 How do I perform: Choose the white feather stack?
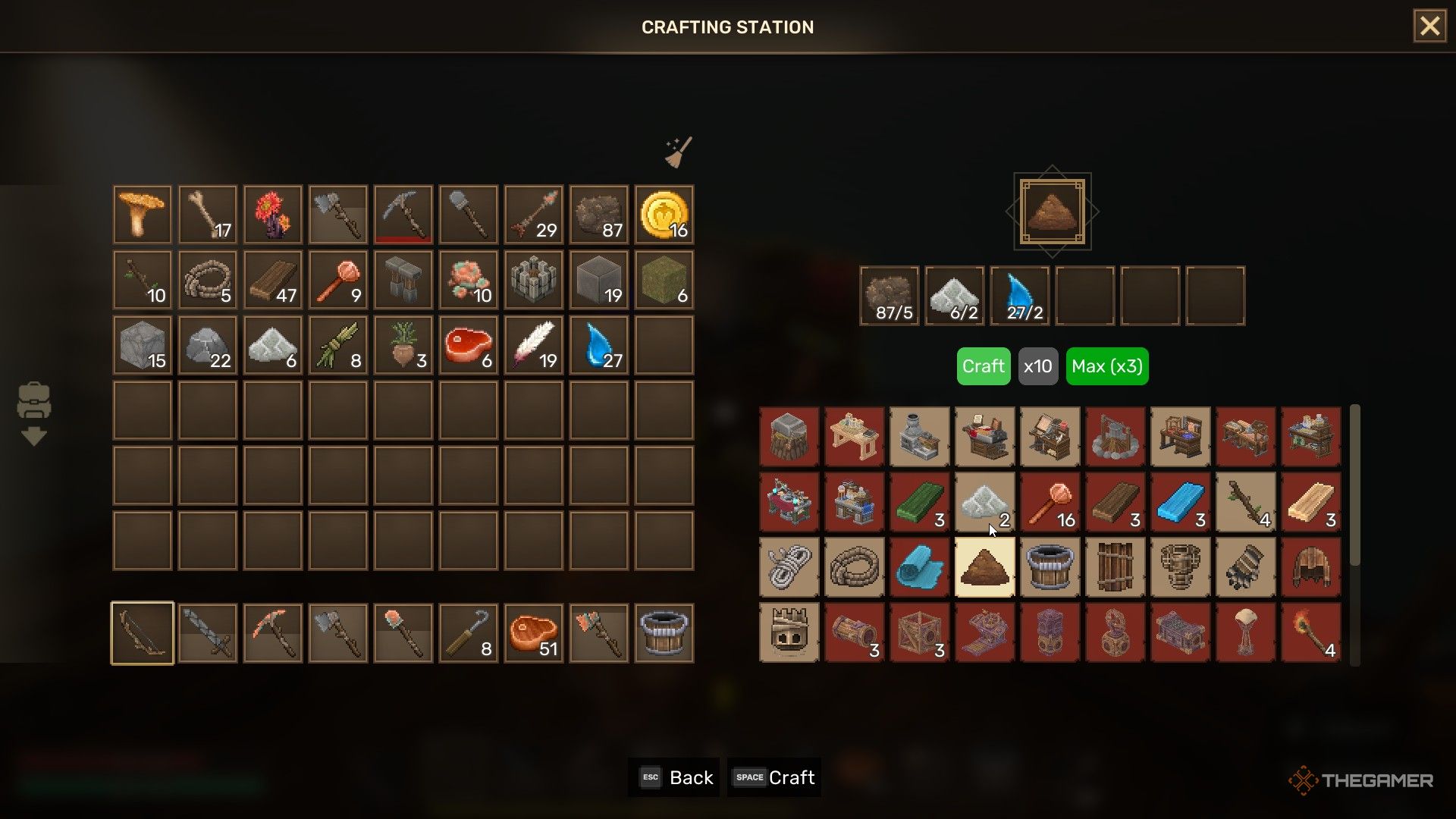pos(533,345)
